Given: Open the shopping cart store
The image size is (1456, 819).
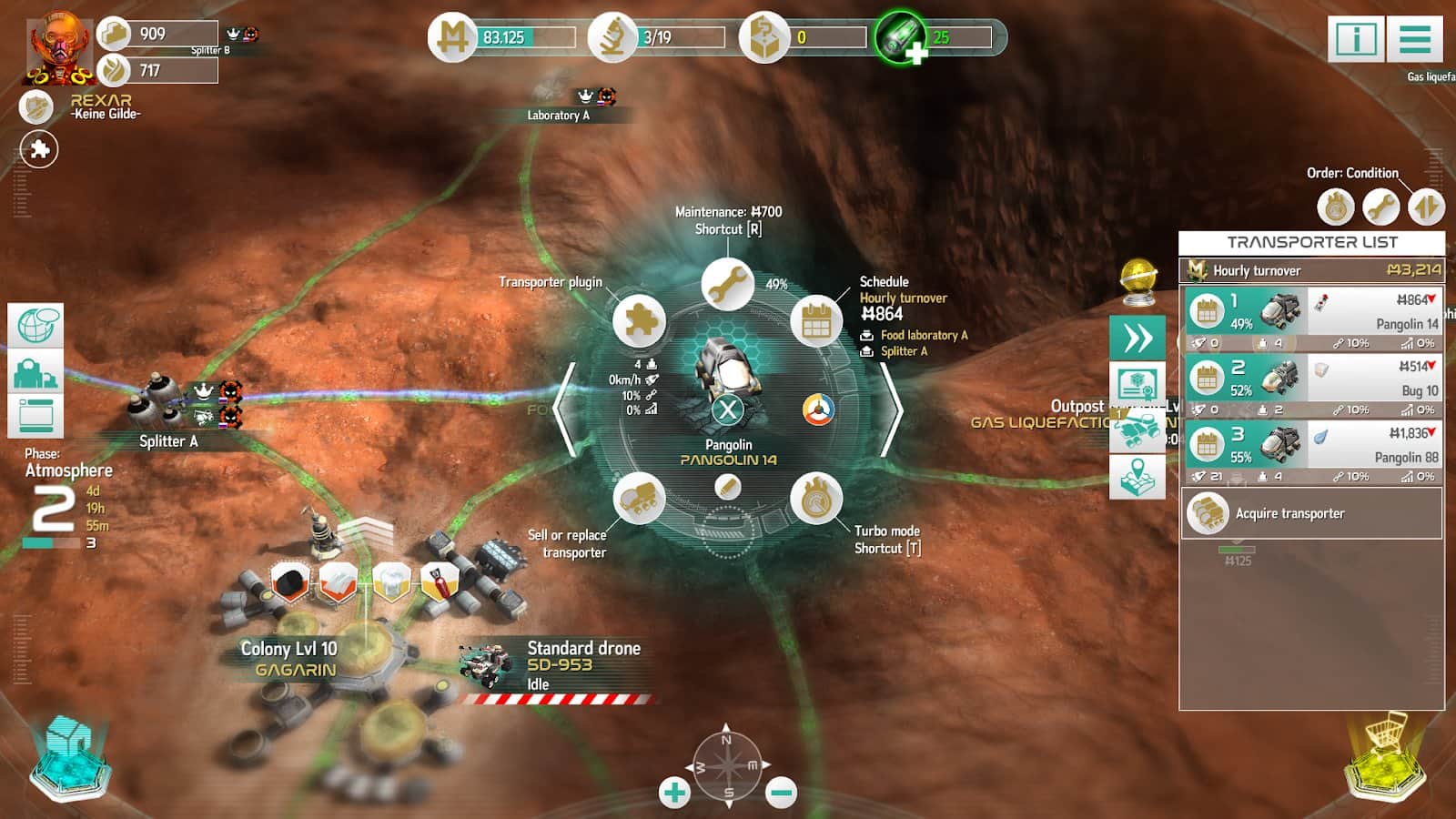Looking at the screenshot, I should click(x=1382, y=754).
